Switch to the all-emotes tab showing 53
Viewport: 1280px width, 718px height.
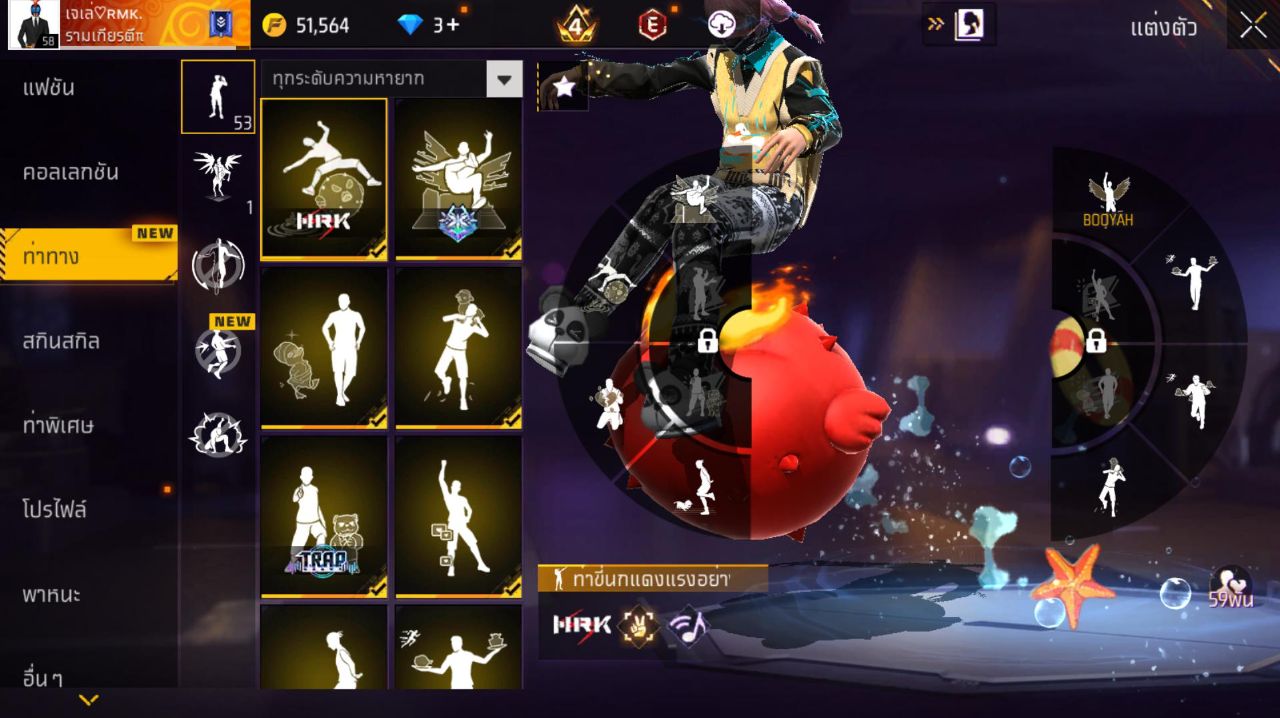(x=218, y=97)
